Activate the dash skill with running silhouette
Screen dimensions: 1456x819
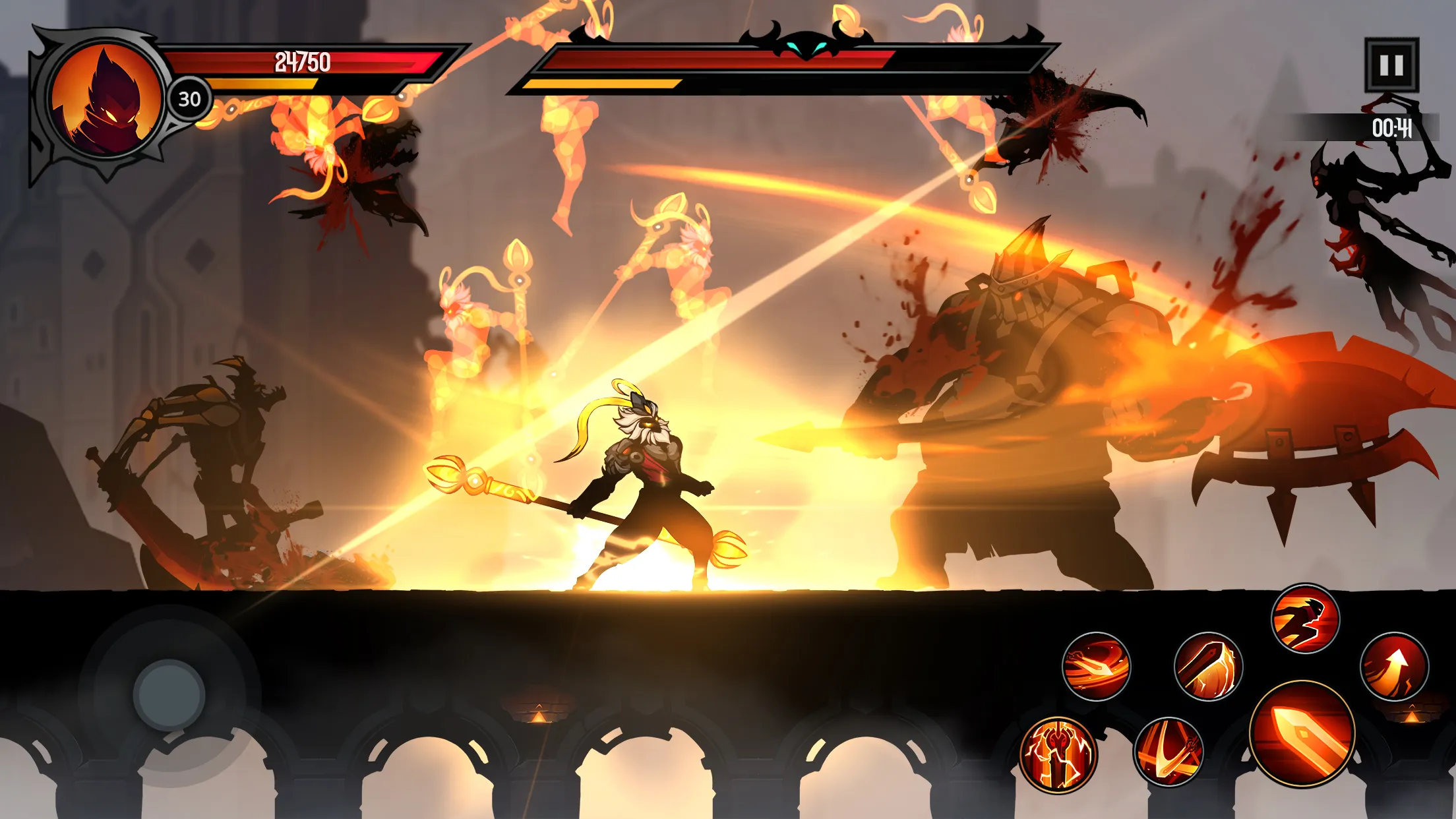tap(1305, 619)
